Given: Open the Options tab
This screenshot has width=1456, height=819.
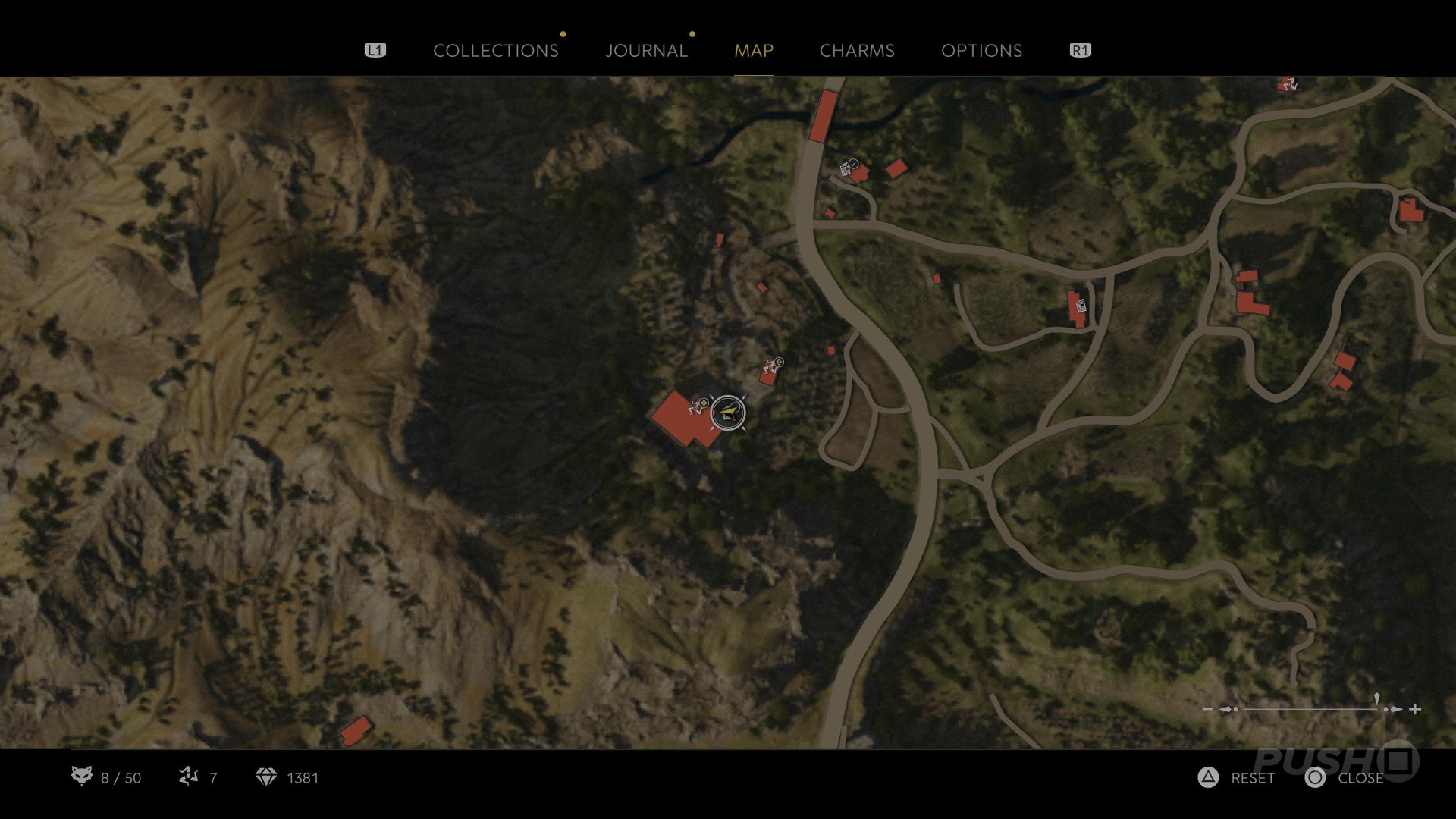Looking at the screenshot, I should point(981,51).
